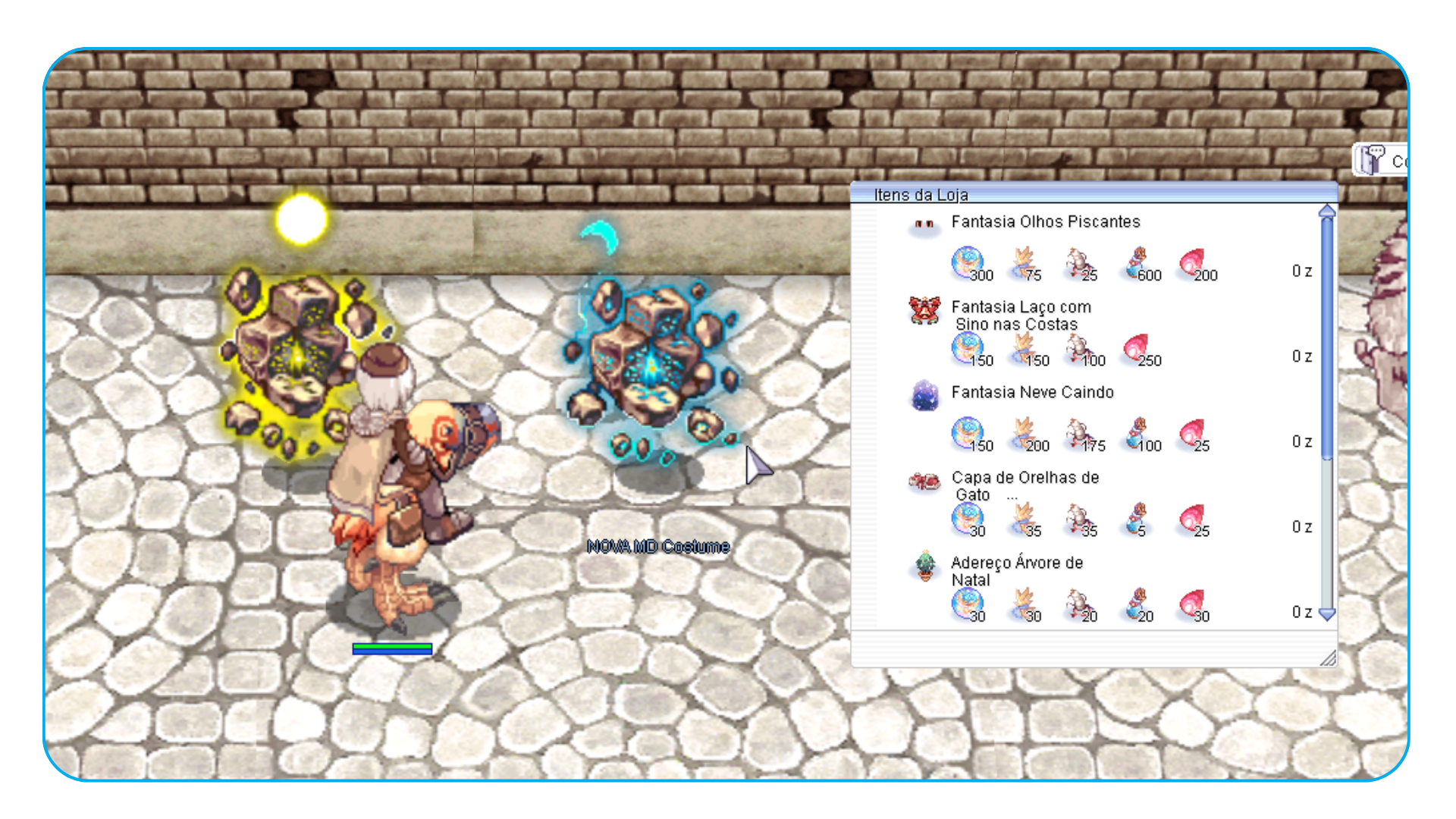1456x819 pixels.
Task: Click the shop window resize grip
Action: click(1328, 658)
